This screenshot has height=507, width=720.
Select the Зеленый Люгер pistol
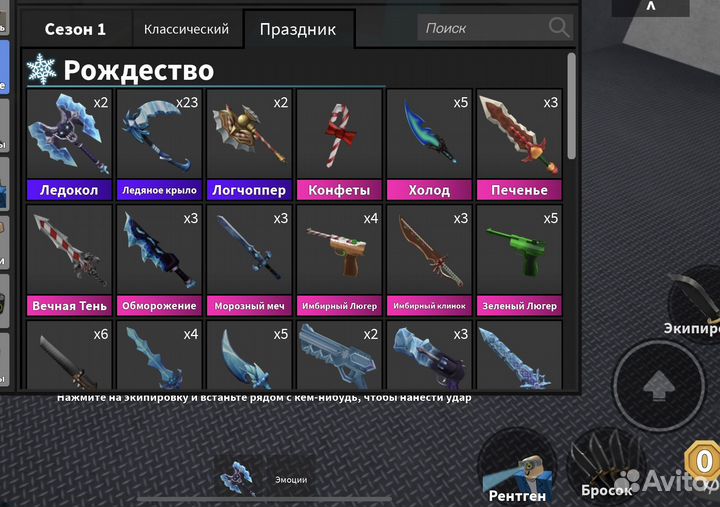[518, 260]
